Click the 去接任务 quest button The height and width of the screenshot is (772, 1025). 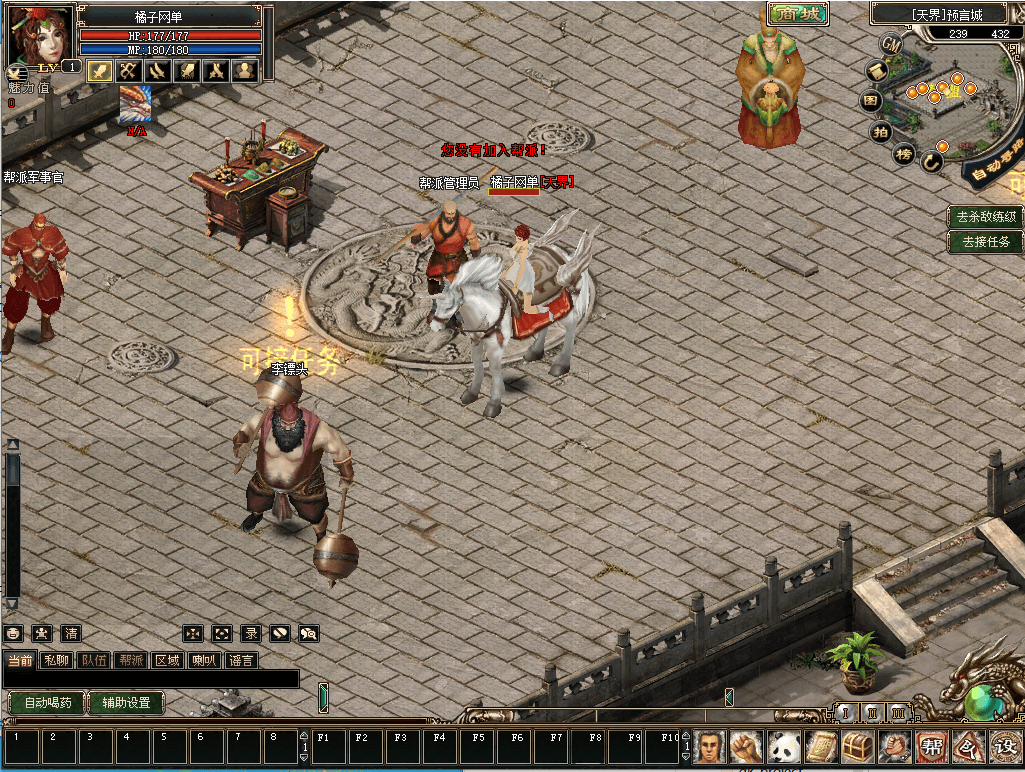986,241
